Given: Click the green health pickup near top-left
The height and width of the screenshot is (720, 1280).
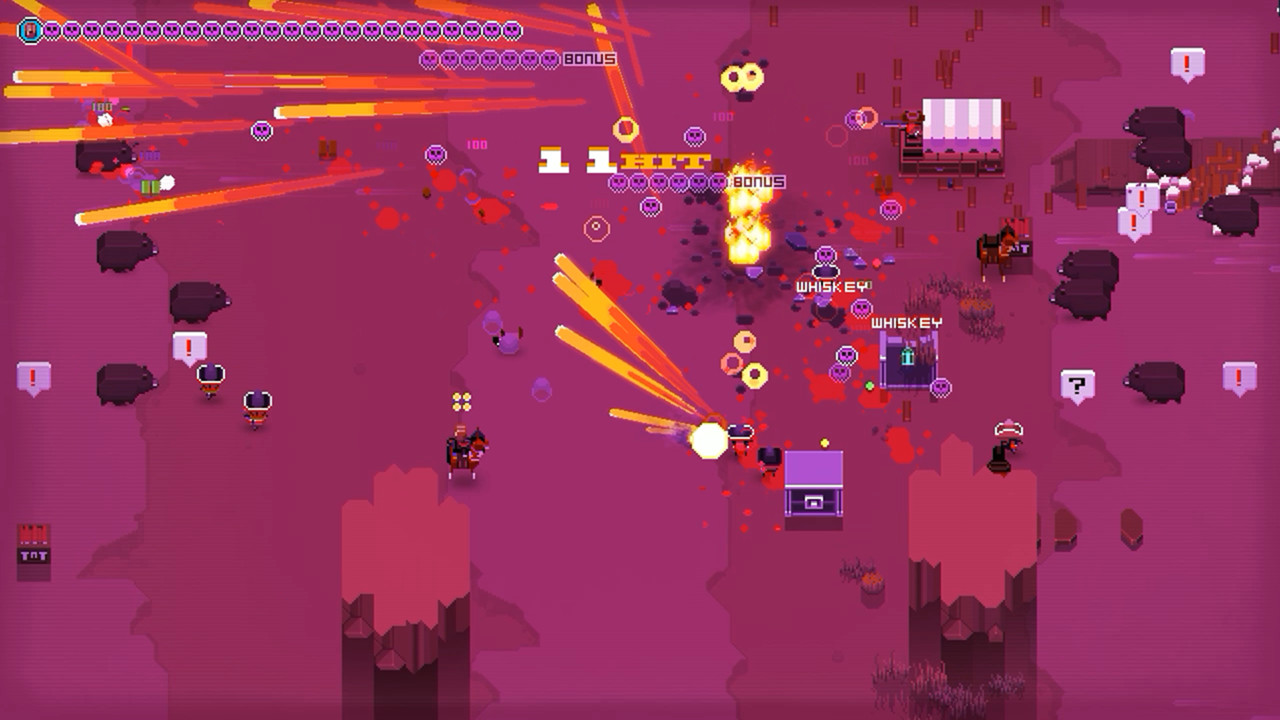Looking at the screenshot, I should [150, 188].
